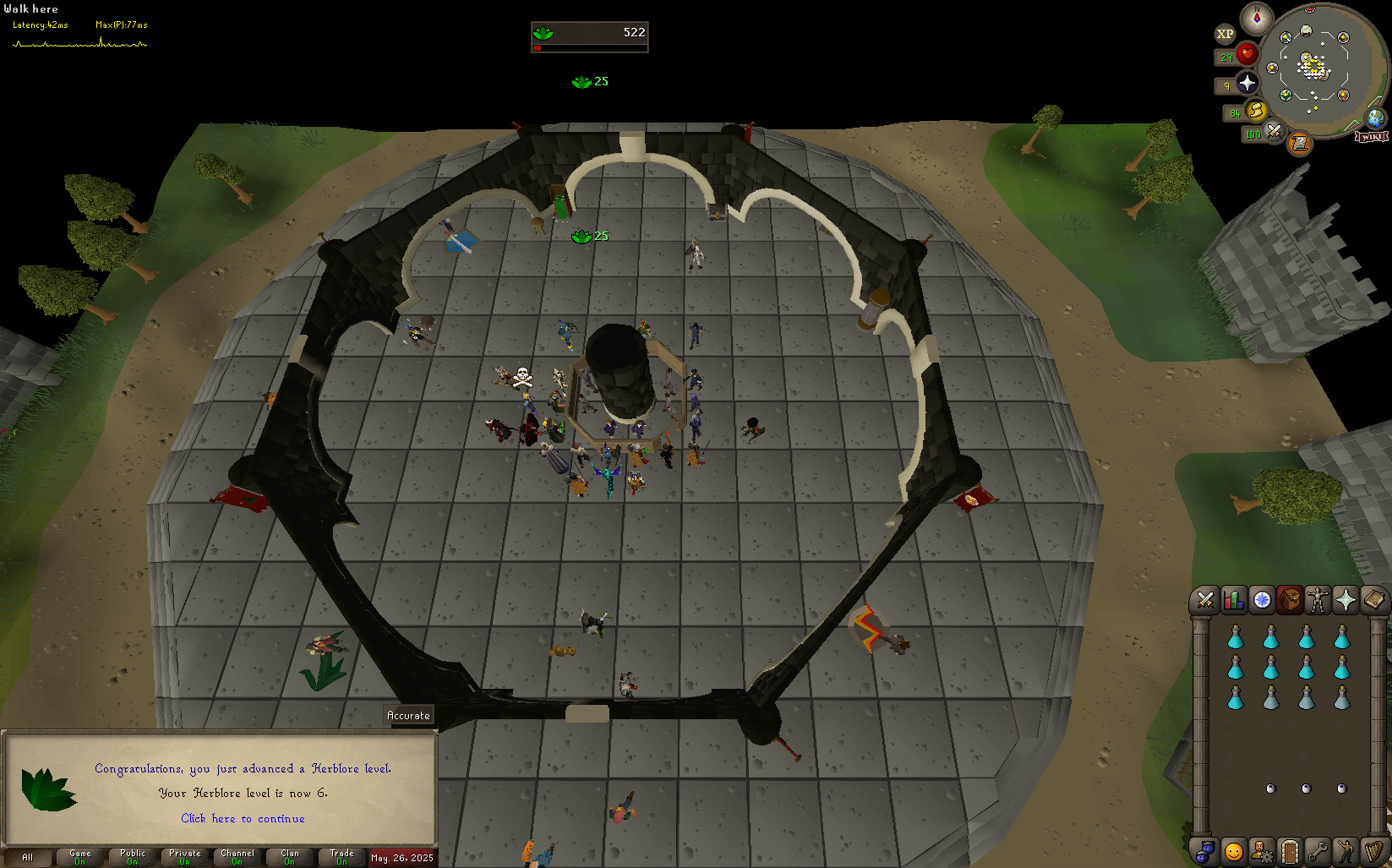The image size is (1392, 868).
Task: Click here to continue the Herblore dialogue
Action: [243, 818]
